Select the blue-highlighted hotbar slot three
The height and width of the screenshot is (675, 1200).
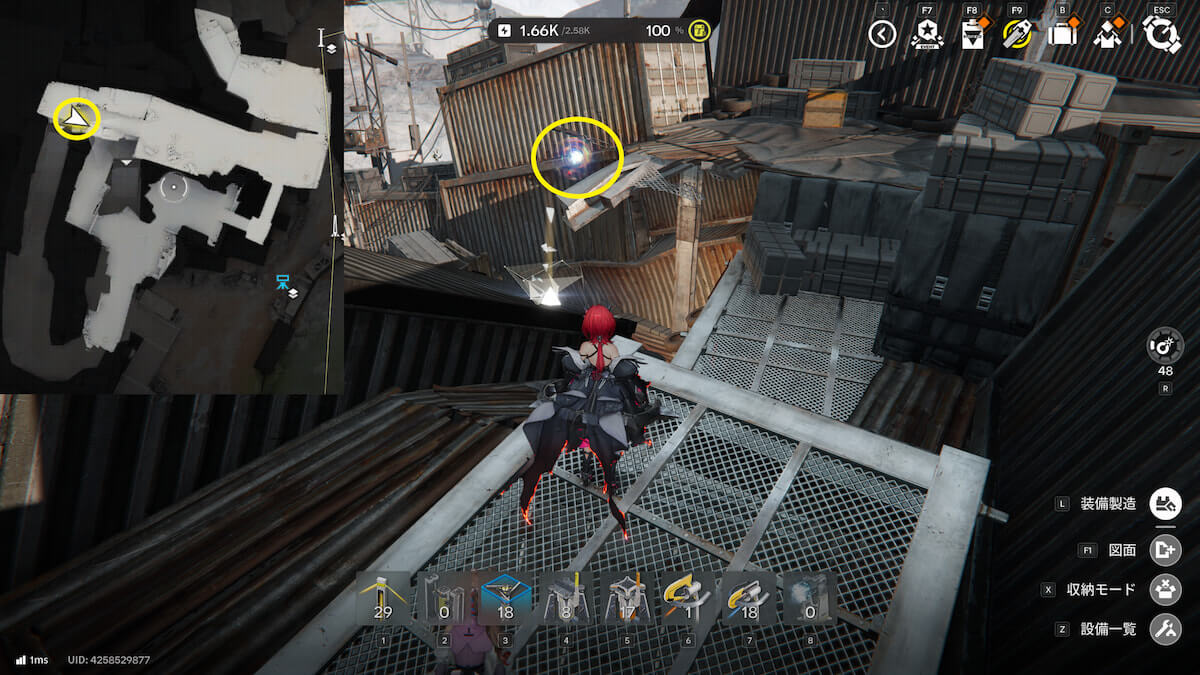click(504, 598)
